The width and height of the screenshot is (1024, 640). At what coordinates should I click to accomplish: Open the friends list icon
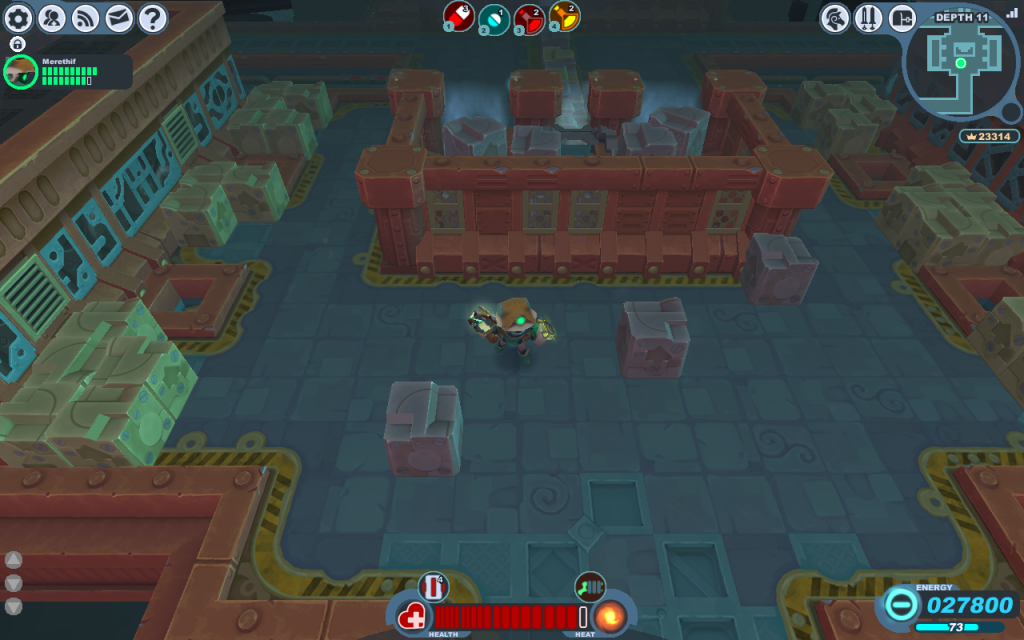53,17
